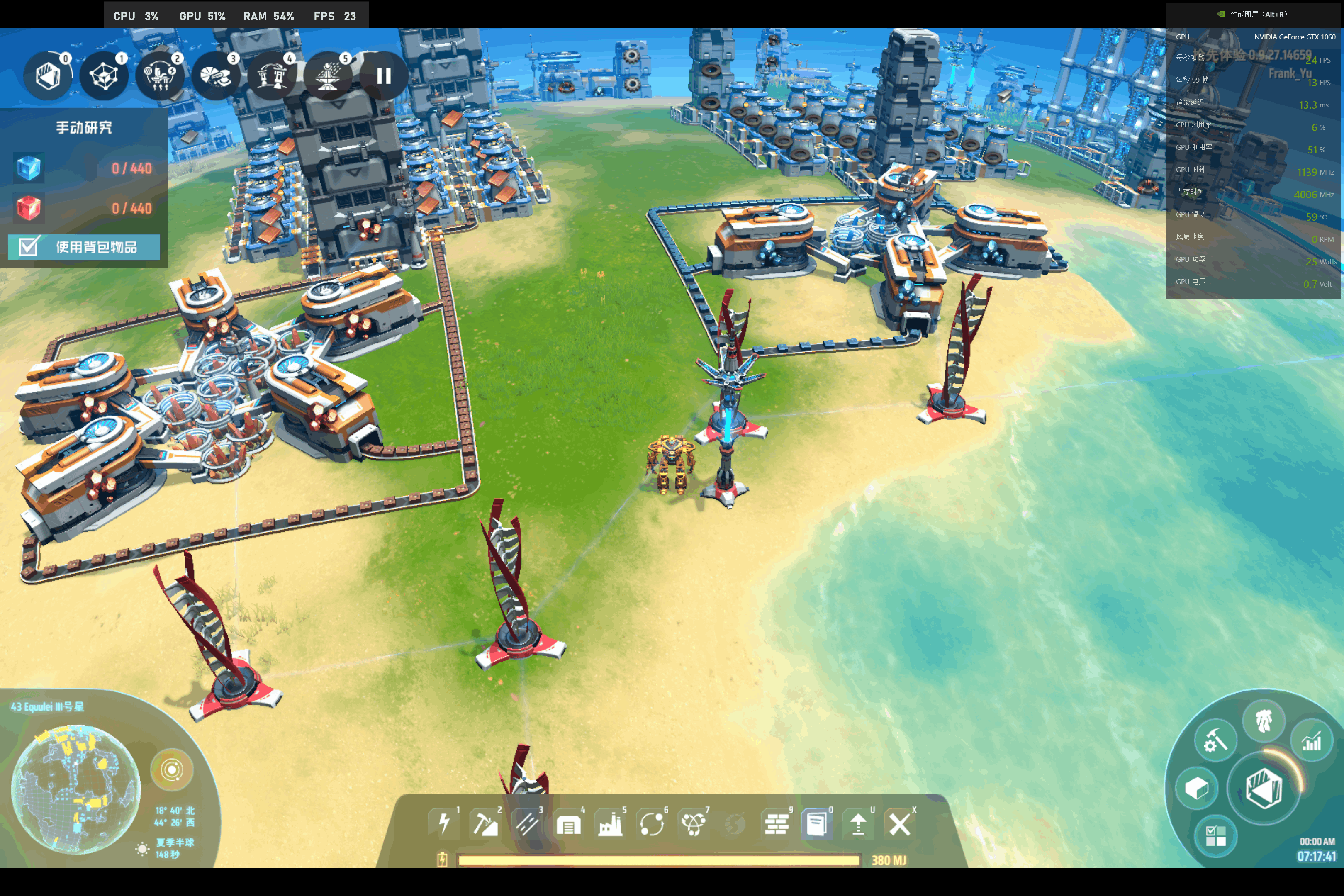
Task: Toggle the 使用背包物品 checkbox
Action: pos(28,247)
